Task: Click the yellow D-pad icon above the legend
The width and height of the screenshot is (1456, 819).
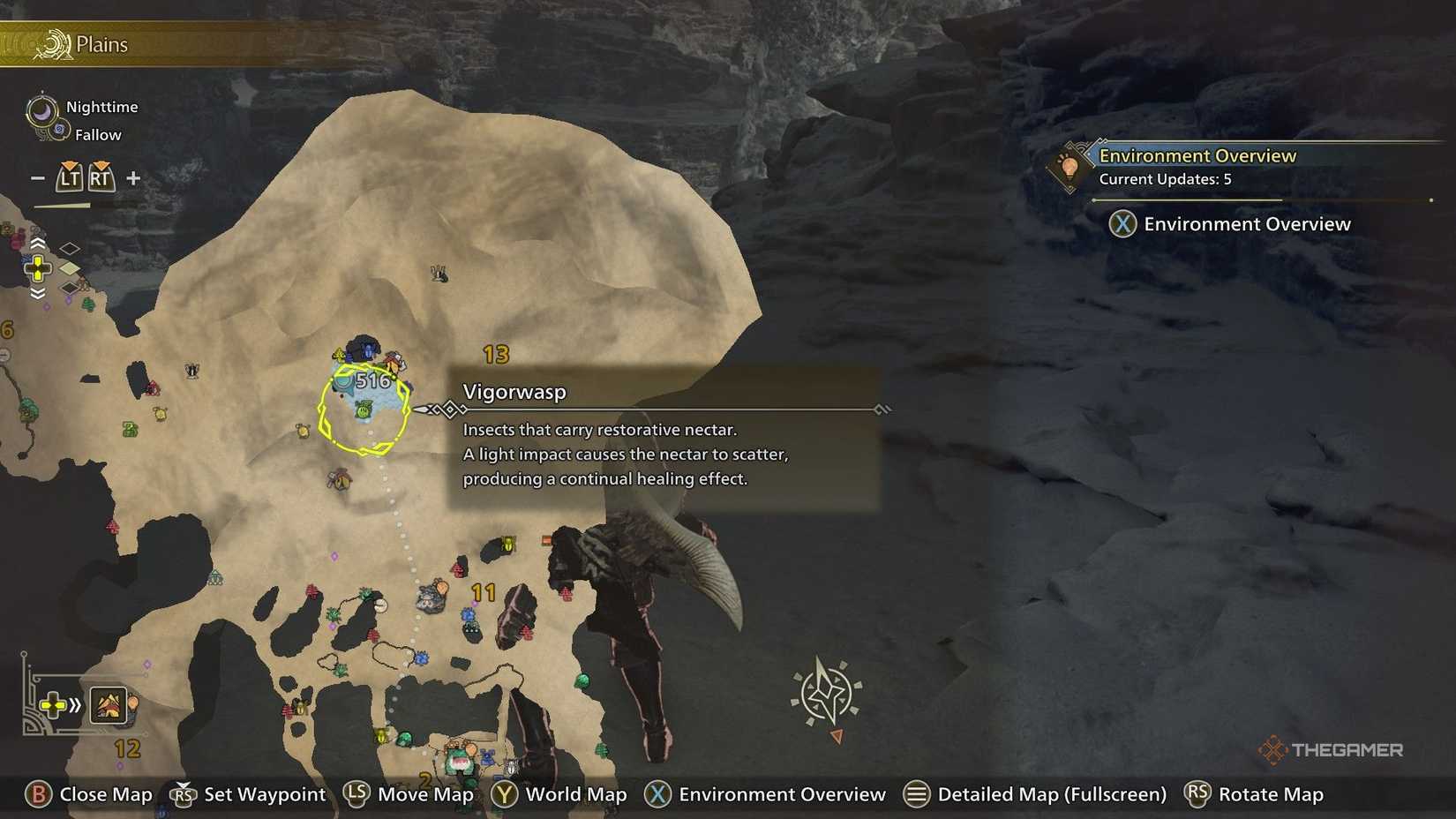Action: 40,269
